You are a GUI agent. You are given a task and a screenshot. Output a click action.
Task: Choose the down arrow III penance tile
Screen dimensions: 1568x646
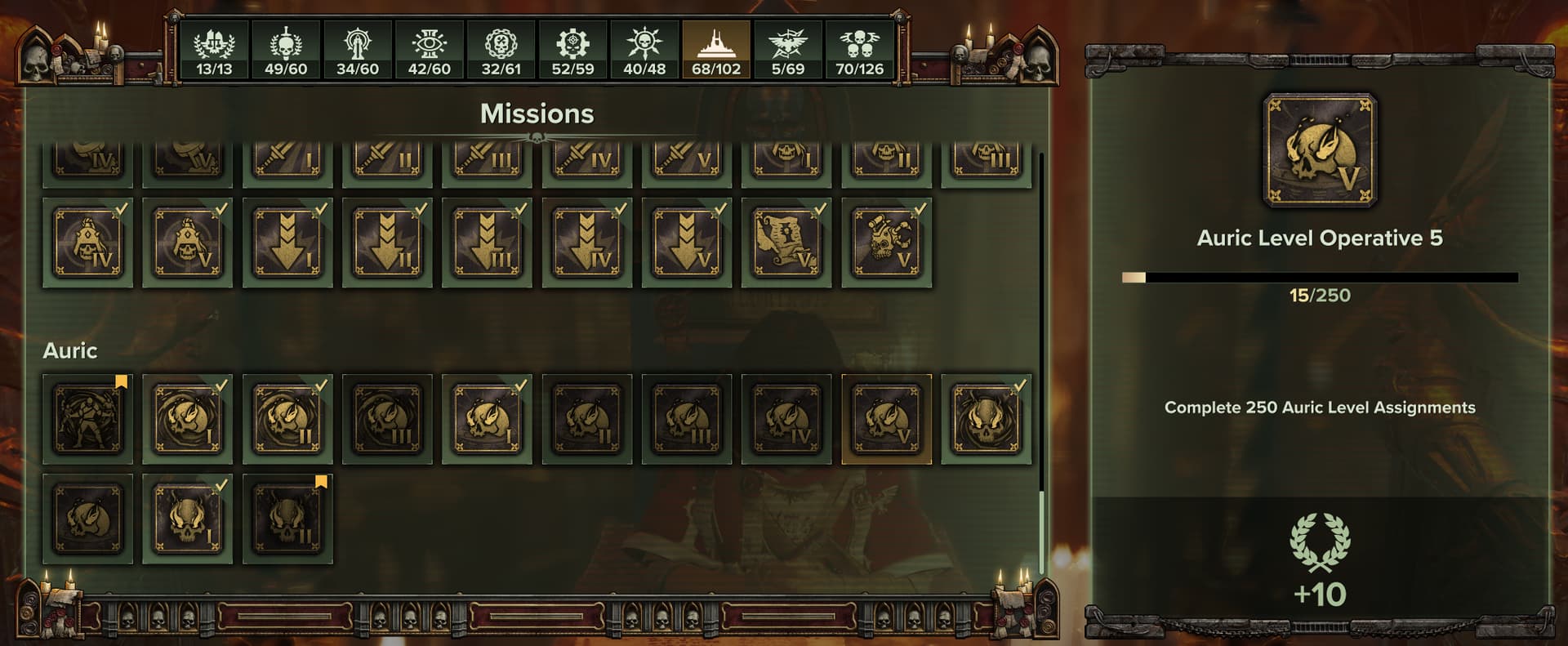(488, 243)
